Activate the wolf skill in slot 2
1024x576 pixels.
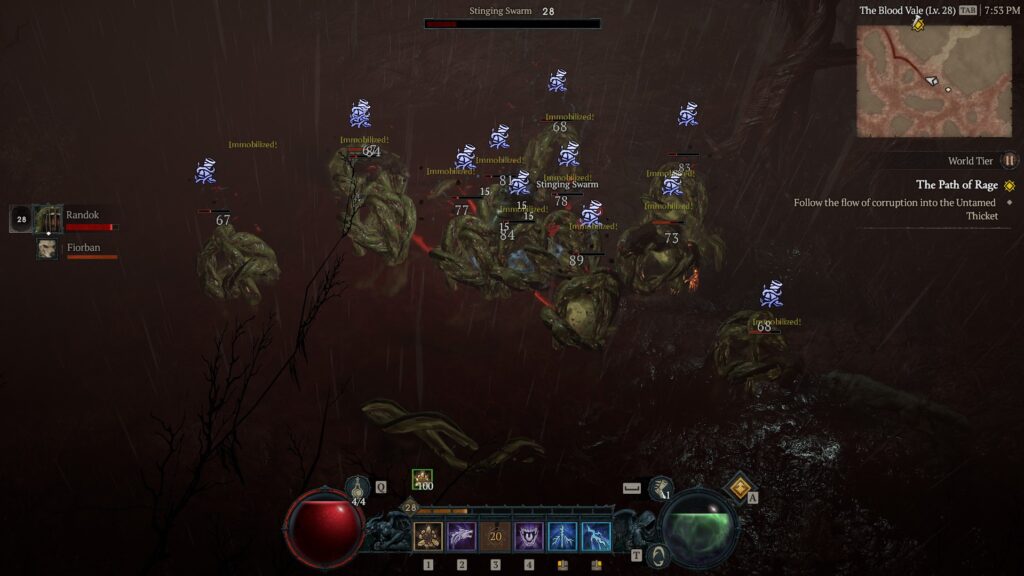(x=462, y=537)
